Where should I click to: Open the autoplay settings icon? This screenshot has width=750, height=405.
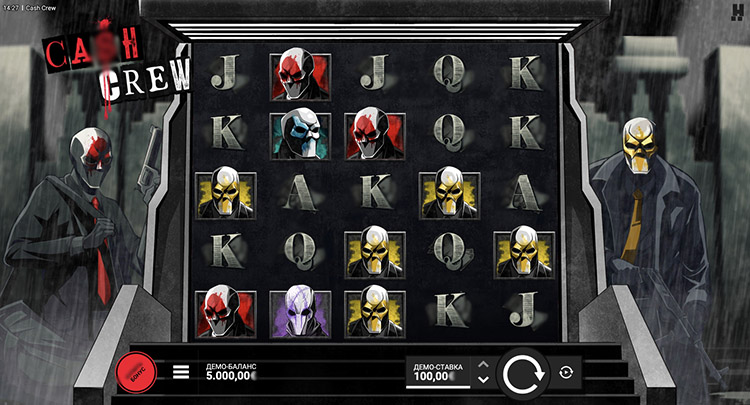click(566, 372)
